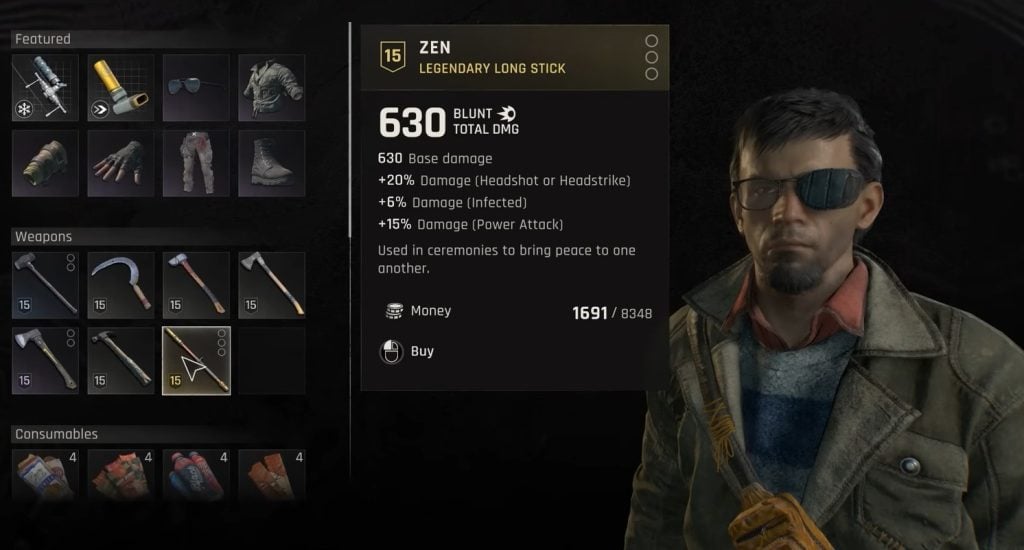
Task: Pick the claw hammer weapon slot
Action: (121, 360)
